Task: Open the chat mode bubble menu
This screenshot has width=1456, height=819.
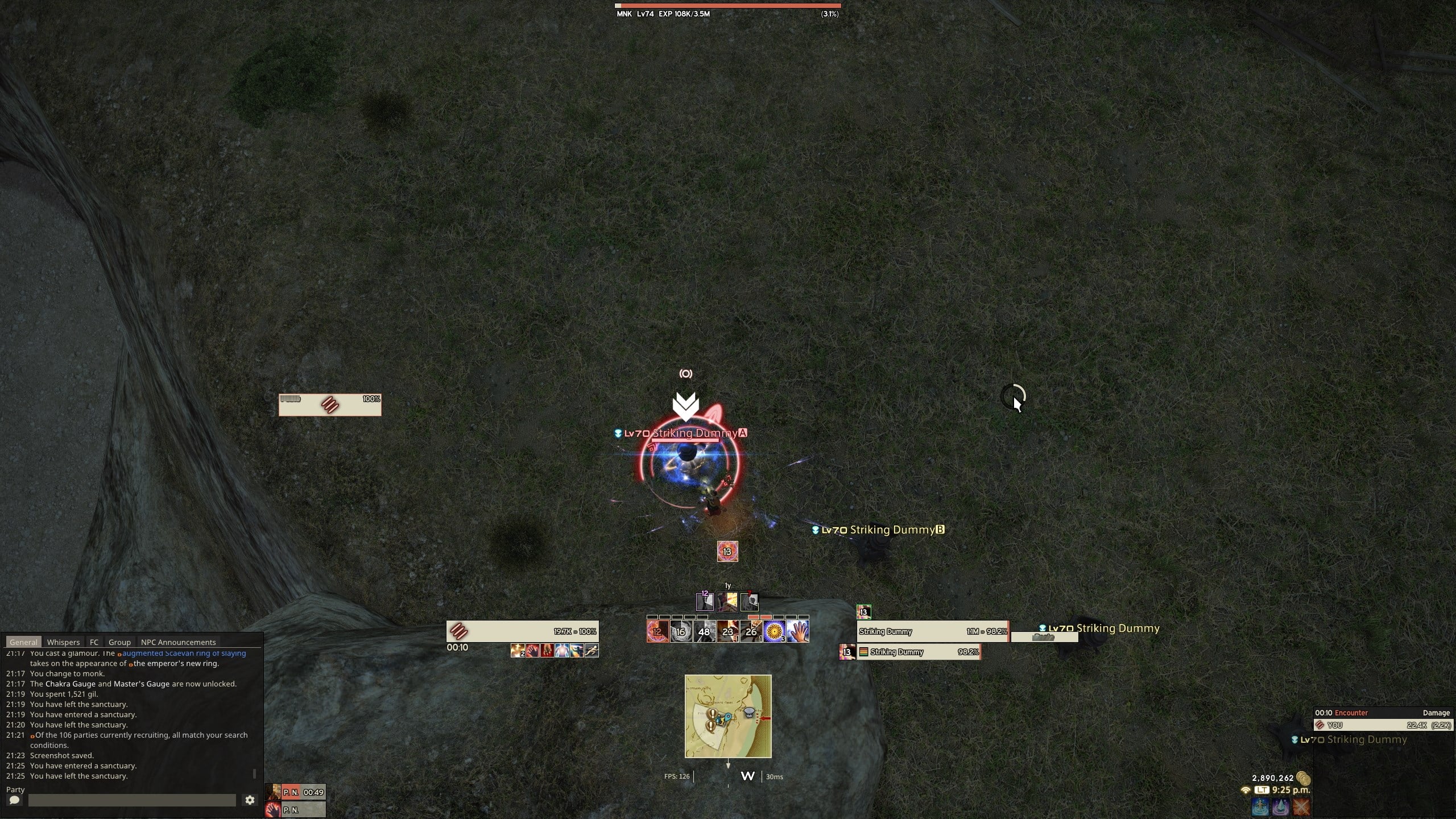Action: tap(14, 800)
